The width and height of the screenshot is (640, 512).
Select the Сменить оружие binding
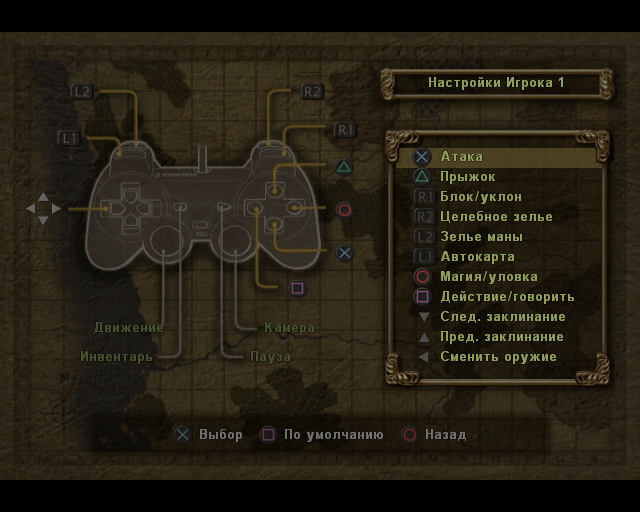tap(498, 357)
